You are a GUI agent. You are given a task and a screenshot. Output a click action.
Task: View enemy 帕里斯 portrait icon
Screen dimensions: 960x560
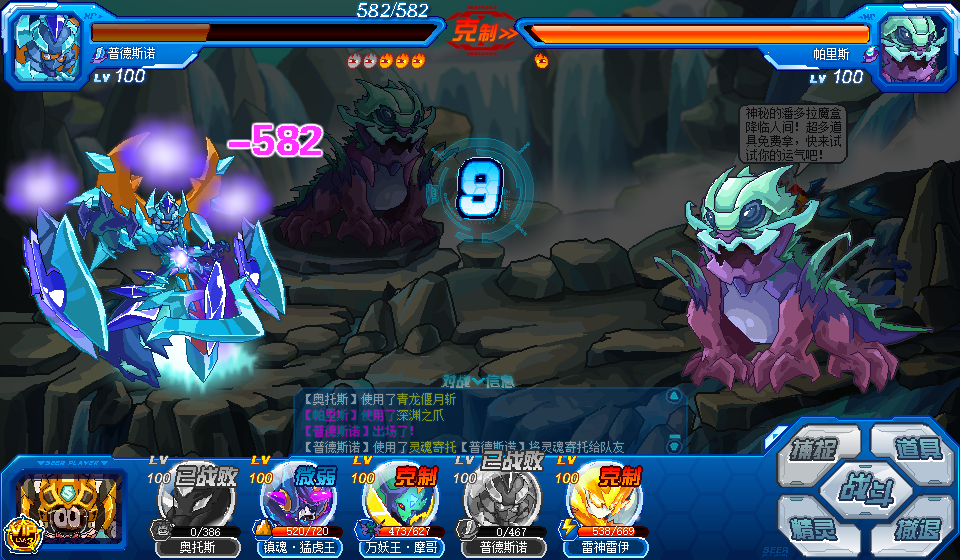click(x=911, y=46)
